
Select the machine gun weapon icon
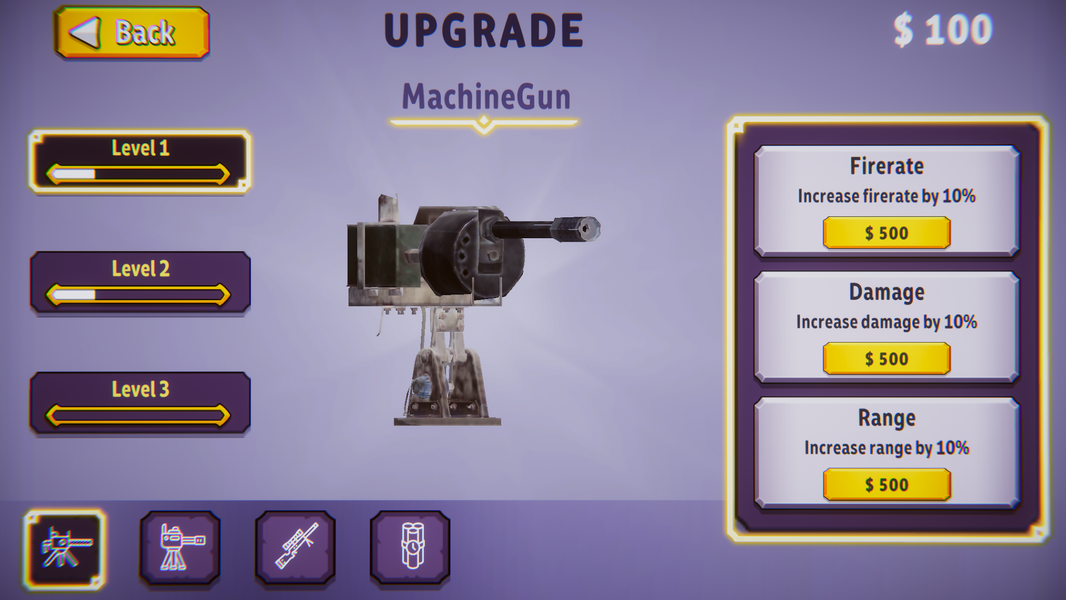(65, 548)
